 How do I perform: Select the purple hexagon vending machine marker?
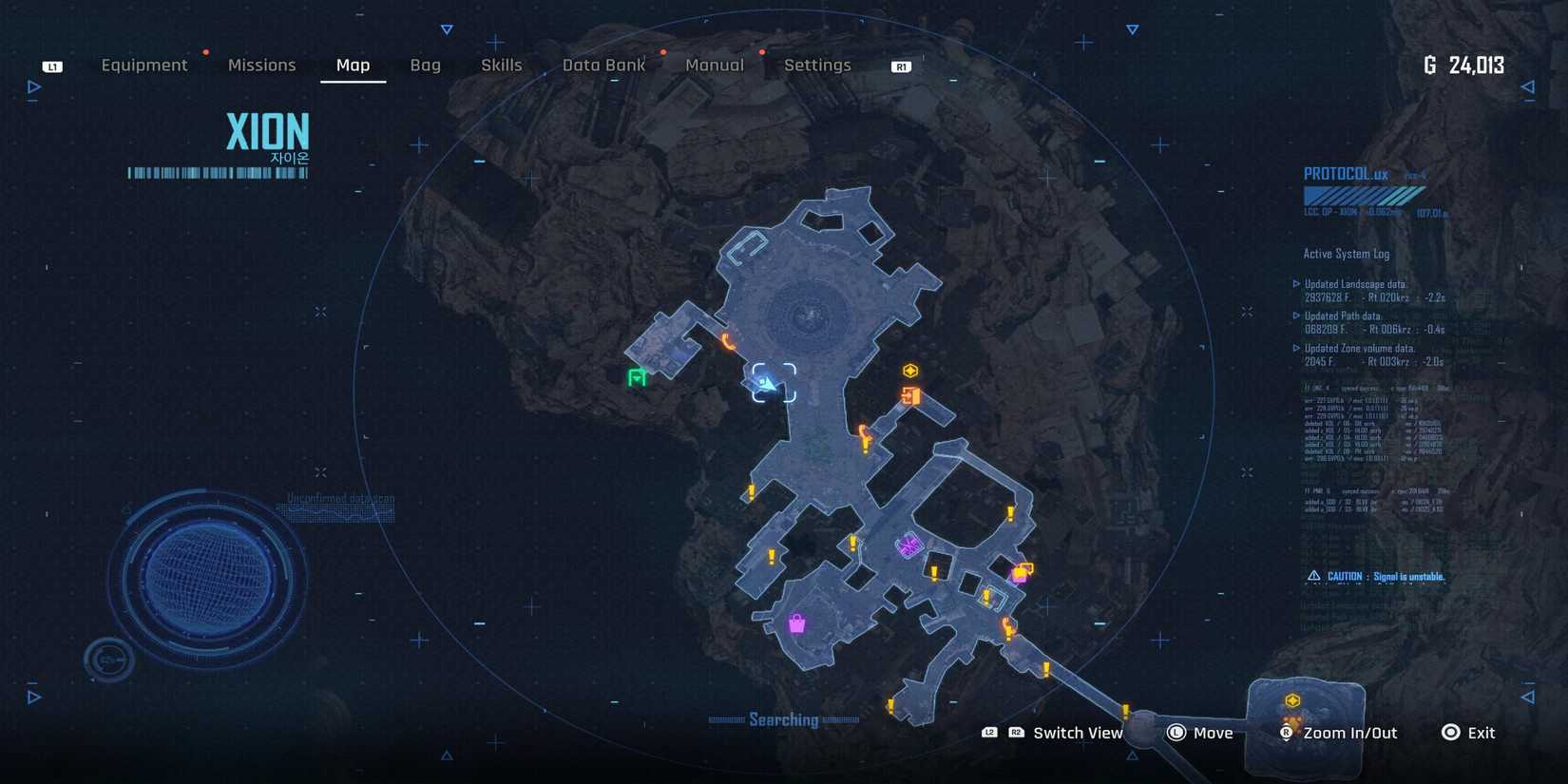(909, 545)
